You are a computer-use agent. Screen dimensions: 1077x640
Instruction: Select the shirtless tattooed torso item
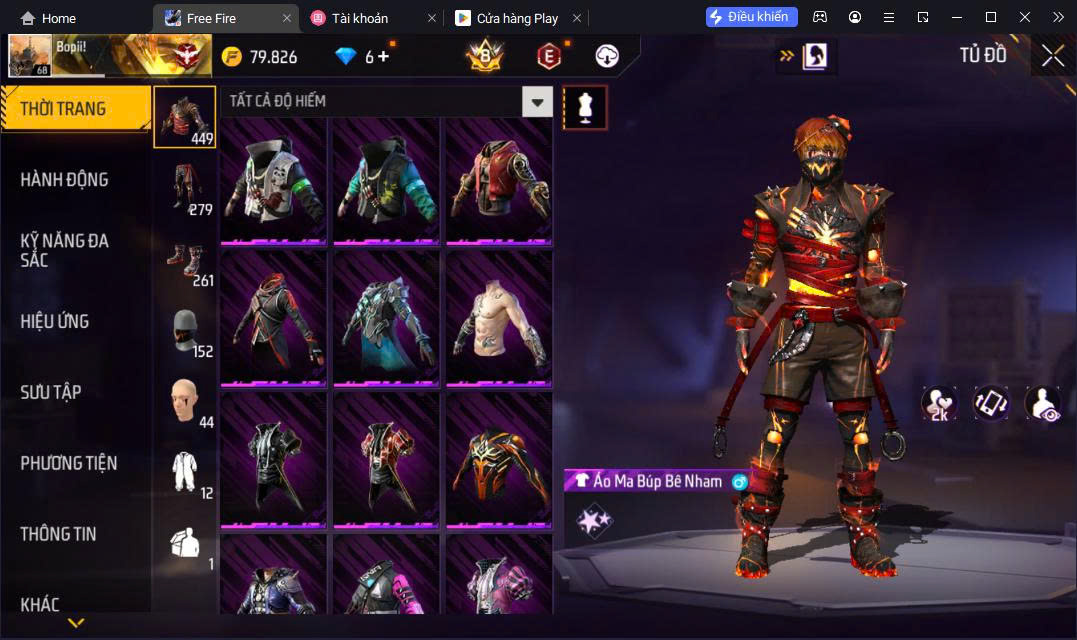(x=499, y=317)
